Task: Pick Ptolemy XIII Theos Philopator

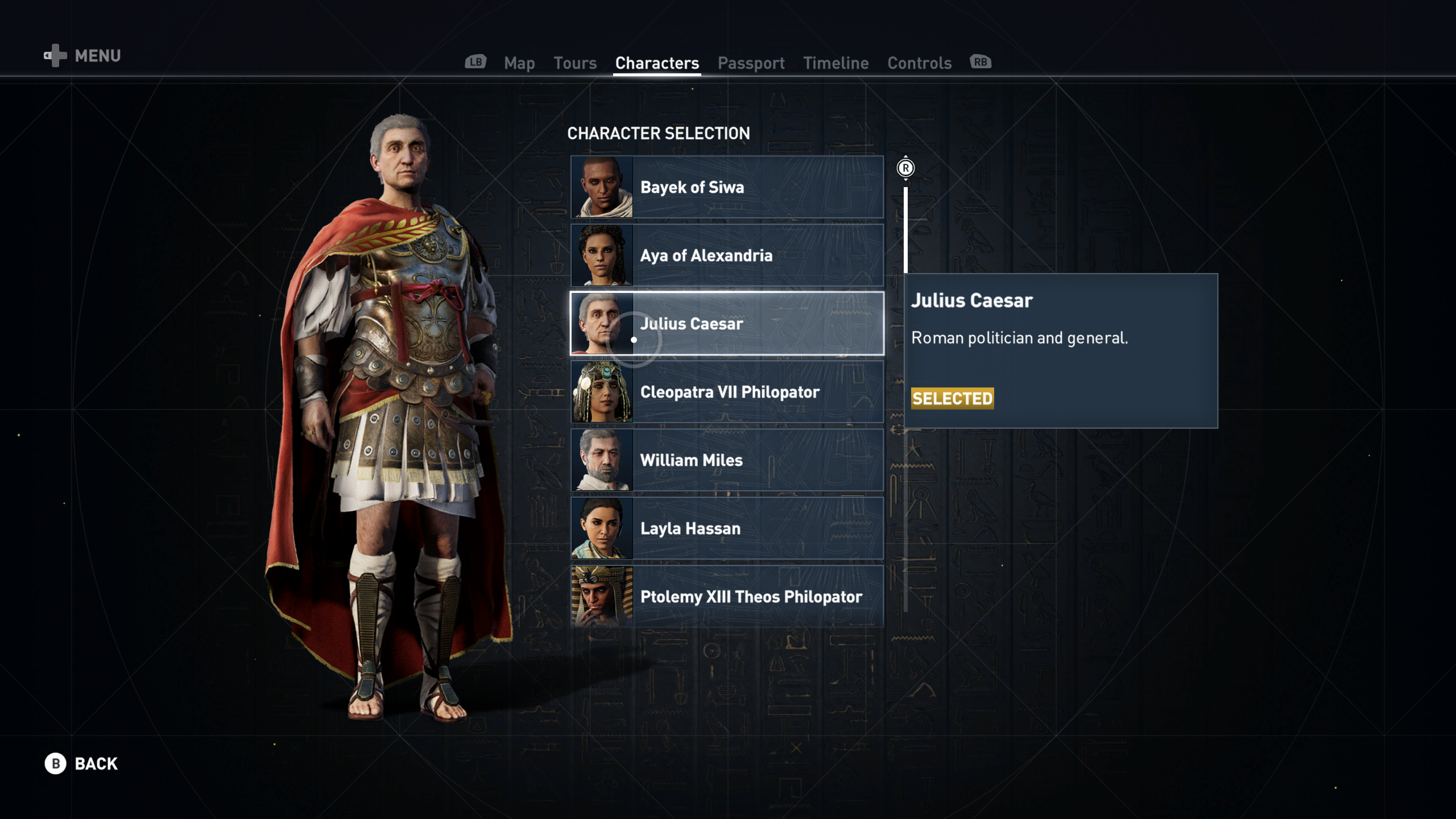Action: tap(727, 597)
